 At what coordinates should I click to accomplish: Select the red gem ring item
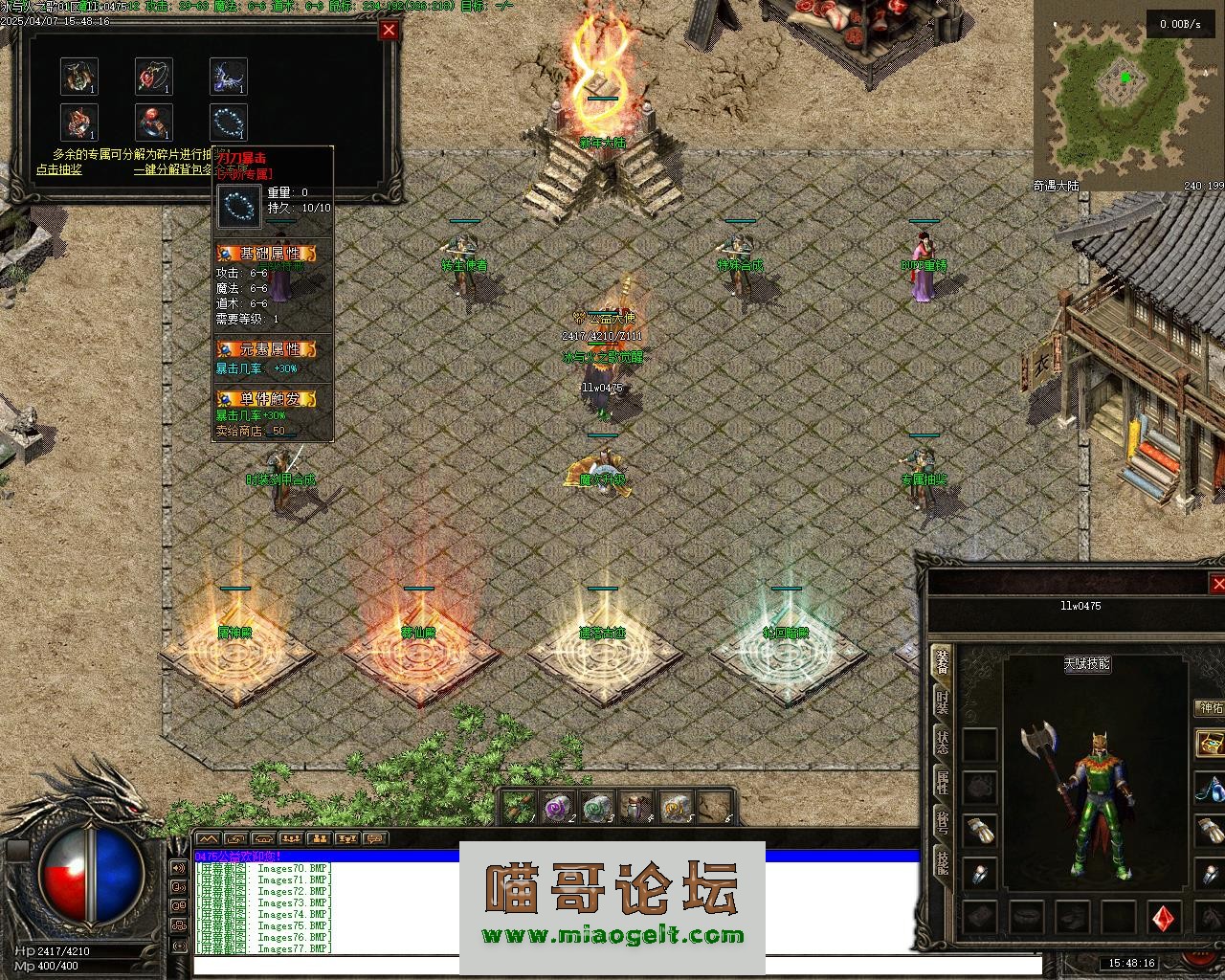(153, 122)
